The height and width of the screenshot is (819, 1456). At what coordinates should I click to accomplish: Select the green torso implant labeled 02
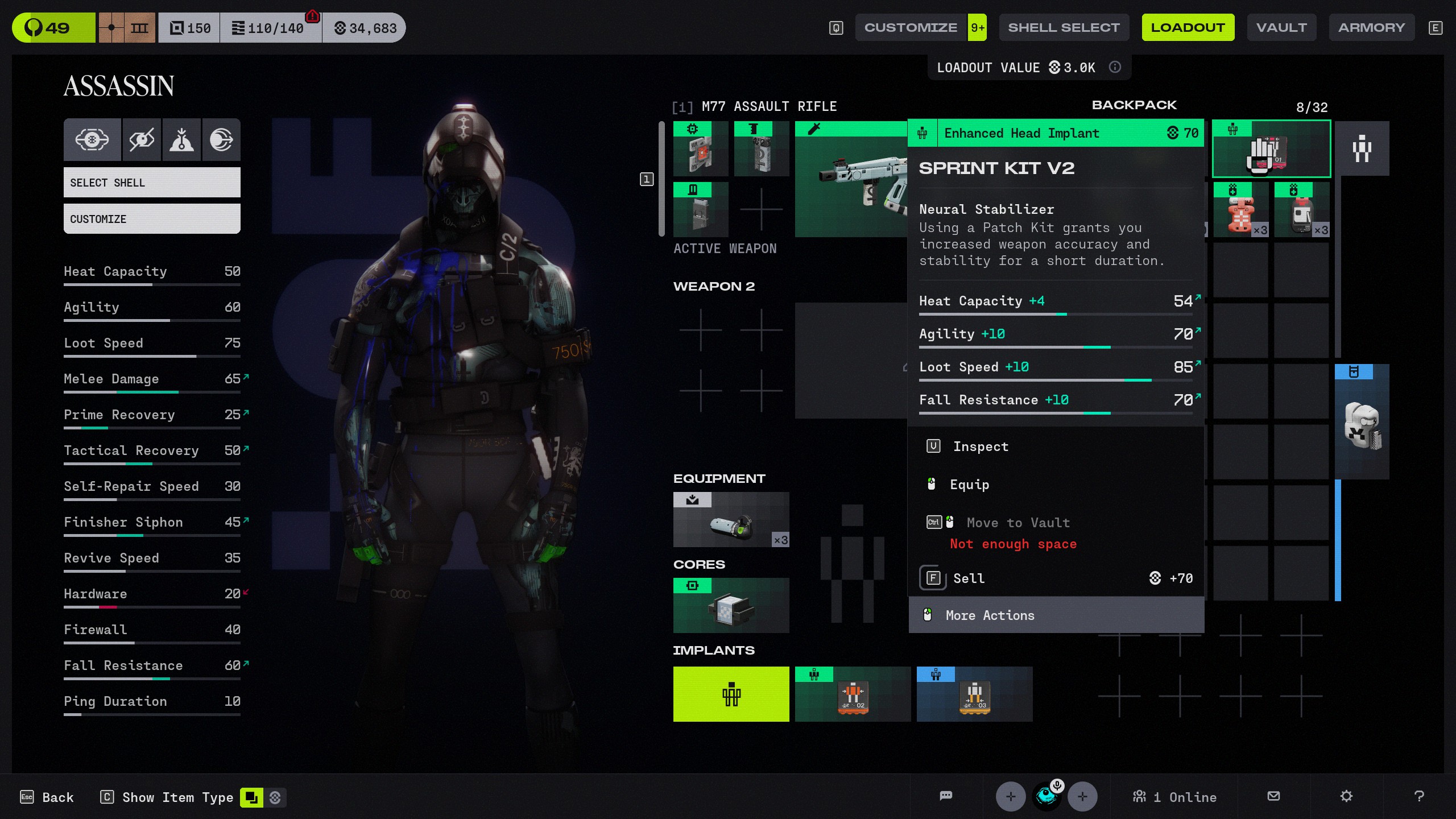[853, 694]
